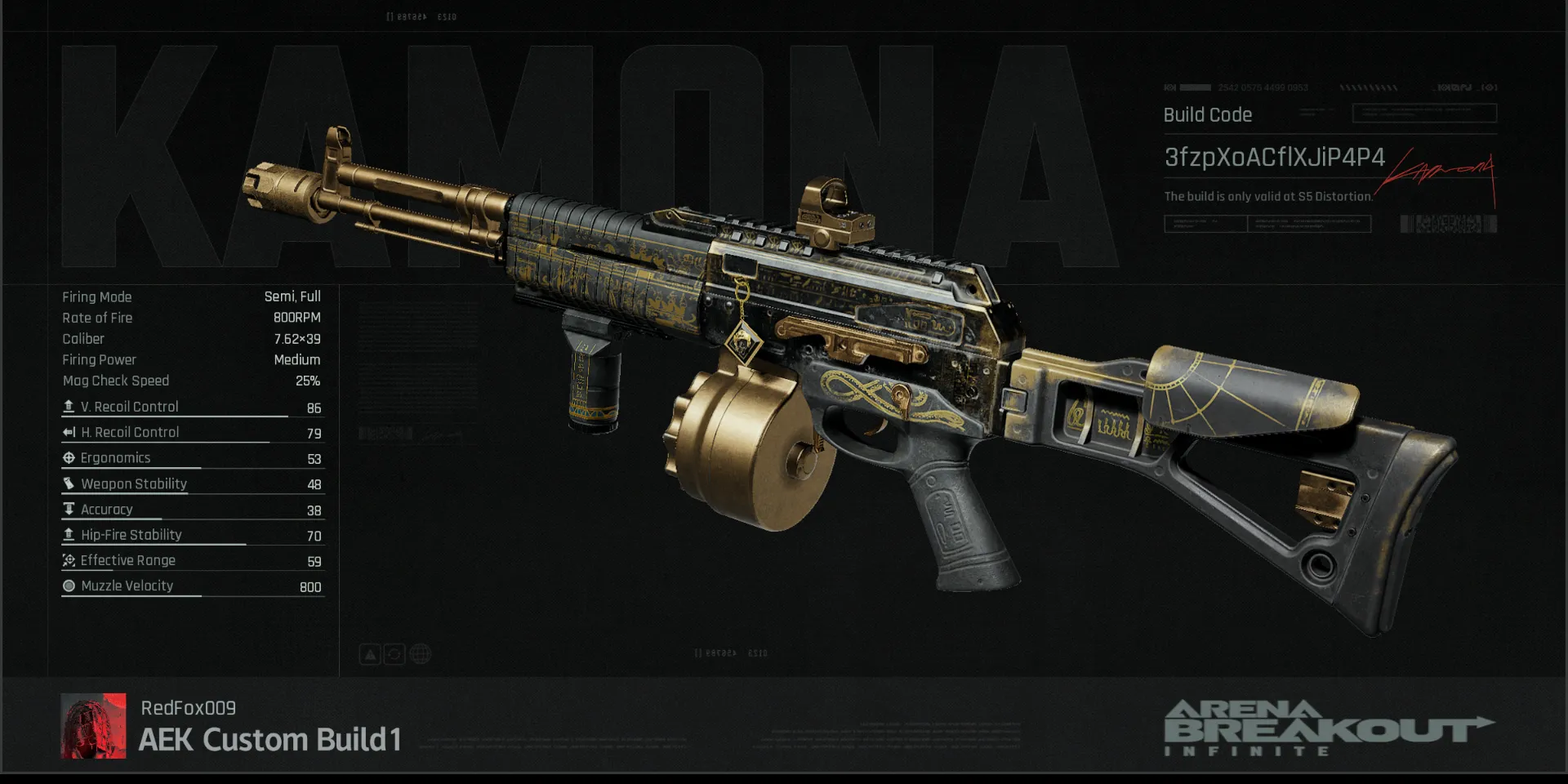Screen dimensions: 1568x784
Task: Open RedFox009's player avatar
Action: pyautogui.click(x=94, y=726)
